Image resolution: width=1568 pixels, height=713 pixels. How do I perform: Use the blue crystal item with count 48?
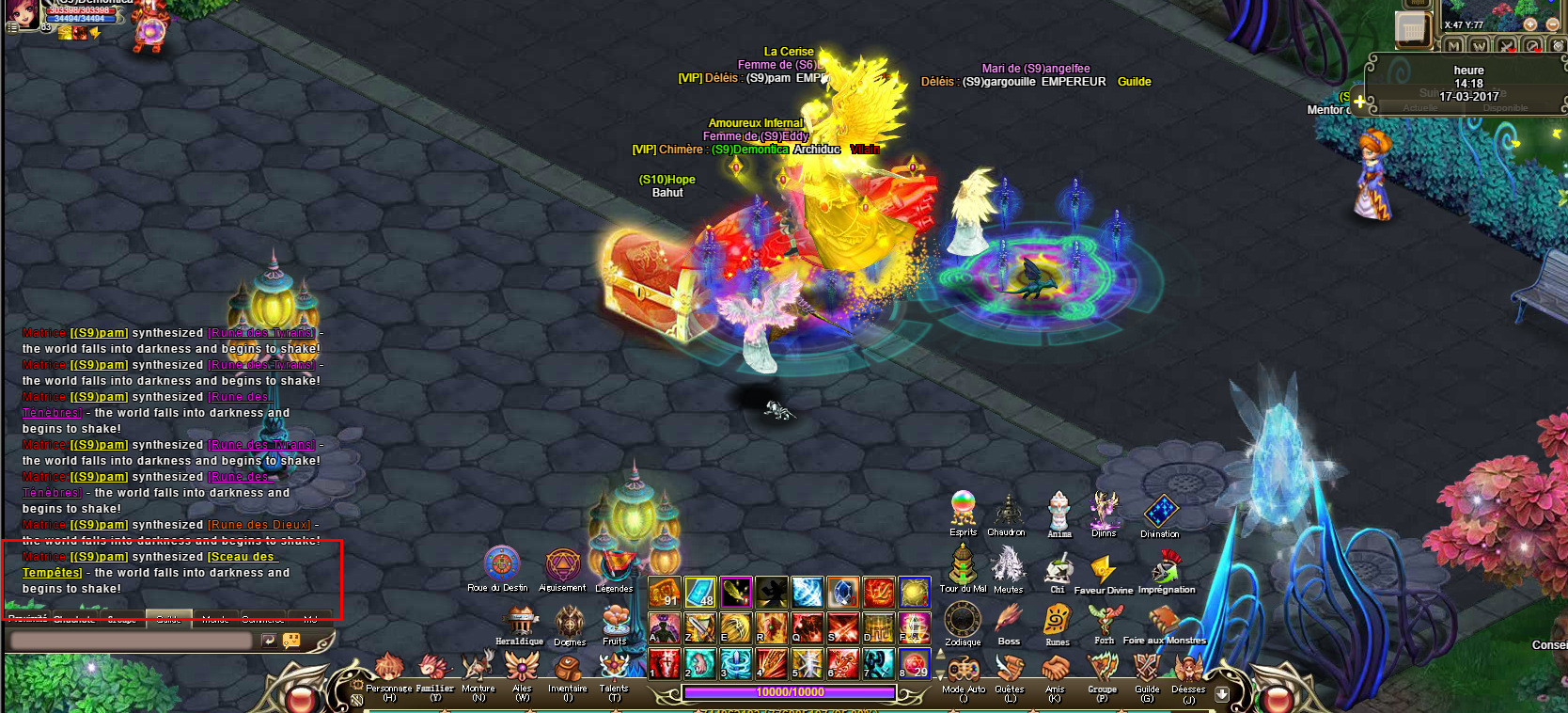[x=700, y=593]
